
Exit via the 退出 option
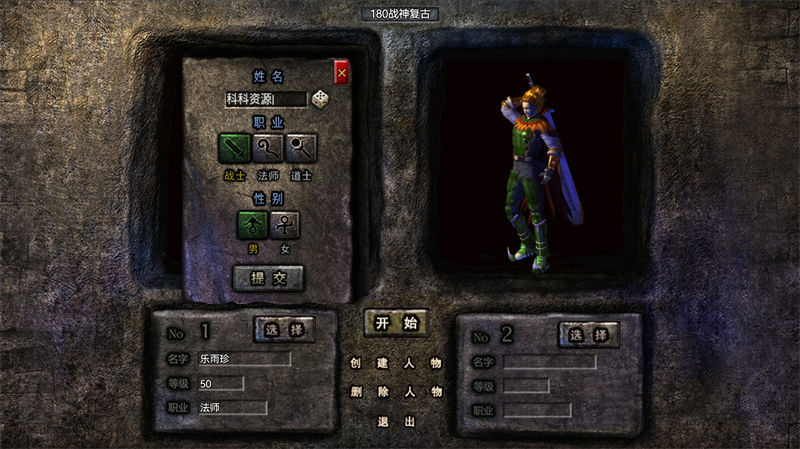pos(395,421)
